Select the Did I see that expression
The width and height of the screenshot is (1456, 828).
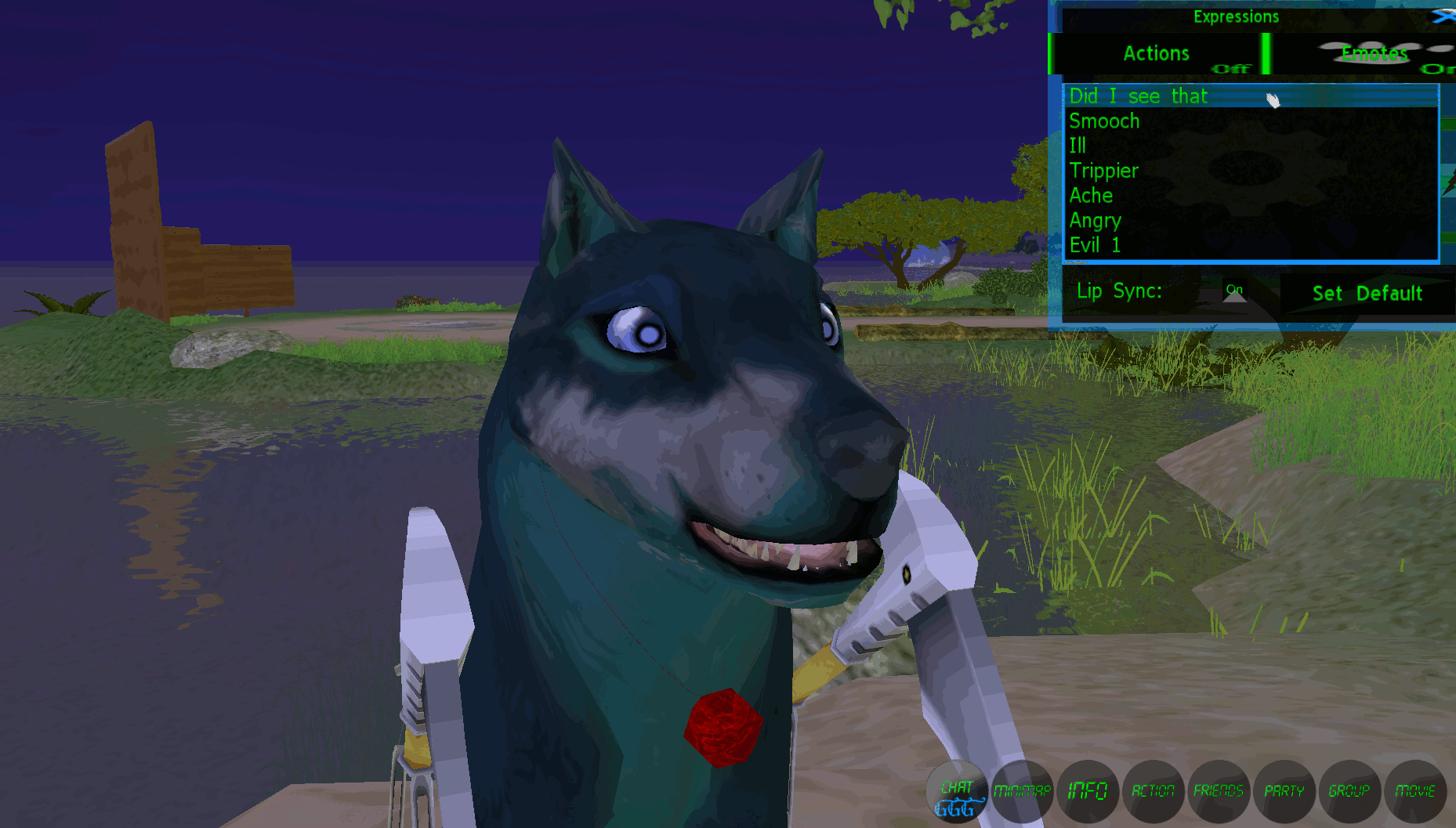(x=1138, y=96)
